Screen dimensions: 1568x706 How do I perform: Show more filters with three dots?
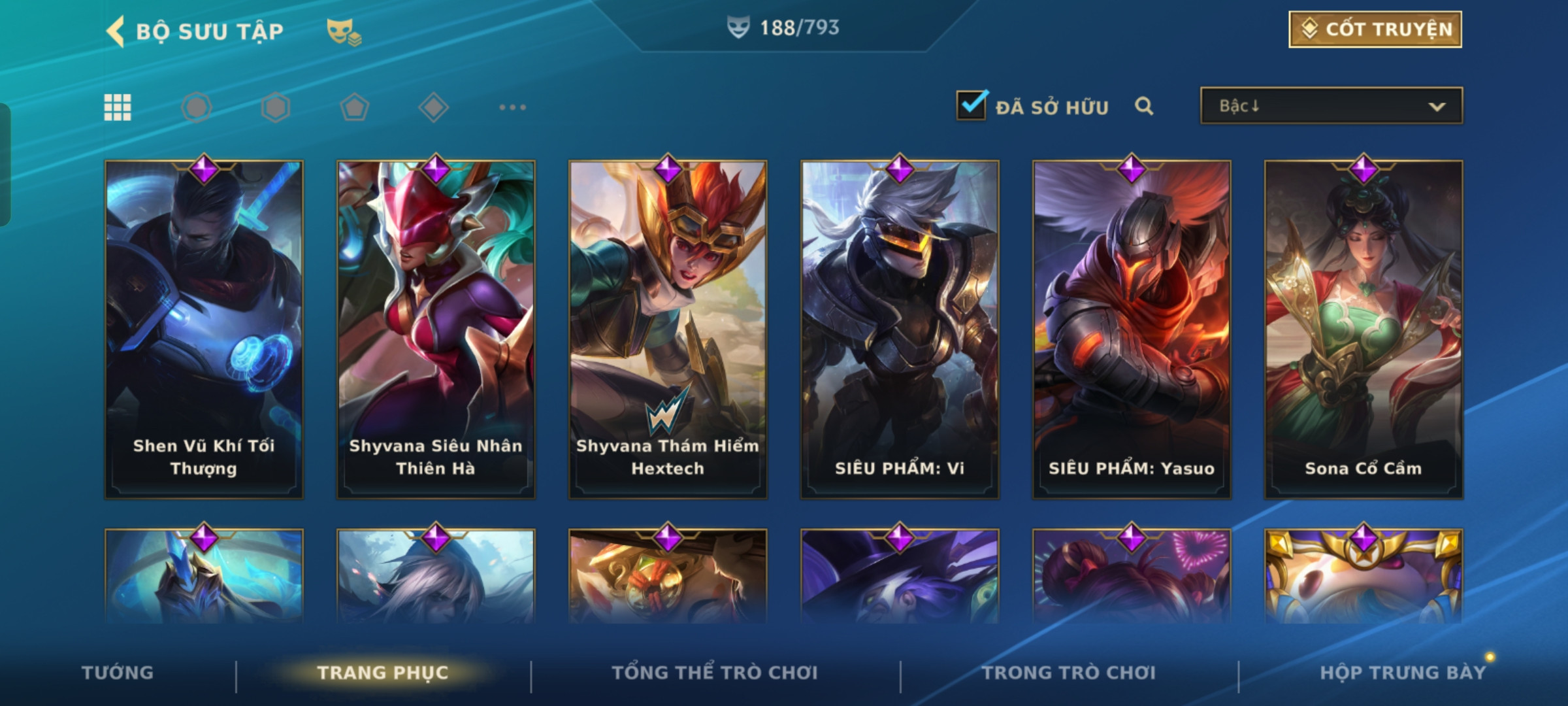(x=512, y=107)
